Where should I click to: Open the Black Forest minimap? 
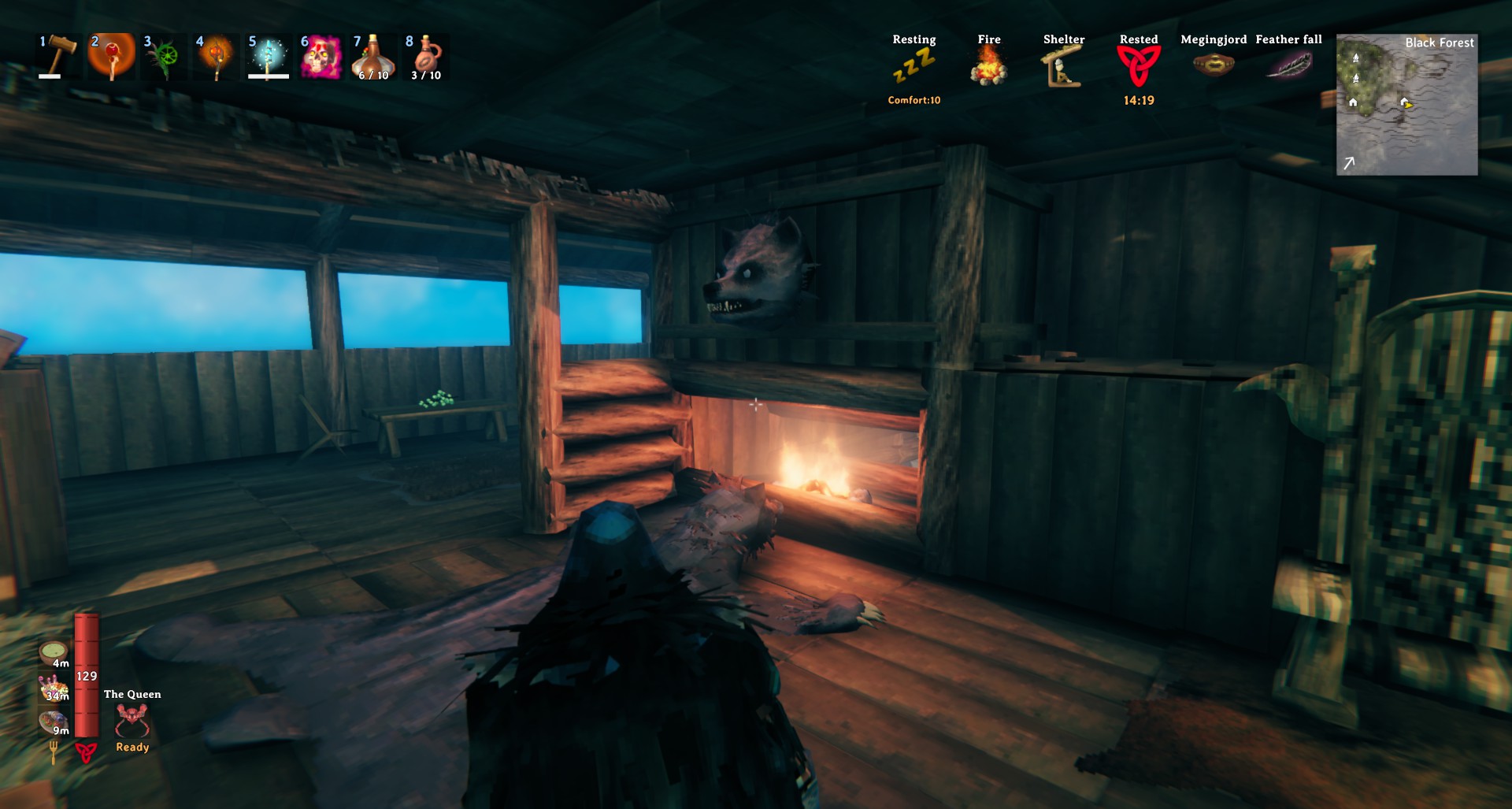point(1406,104)
